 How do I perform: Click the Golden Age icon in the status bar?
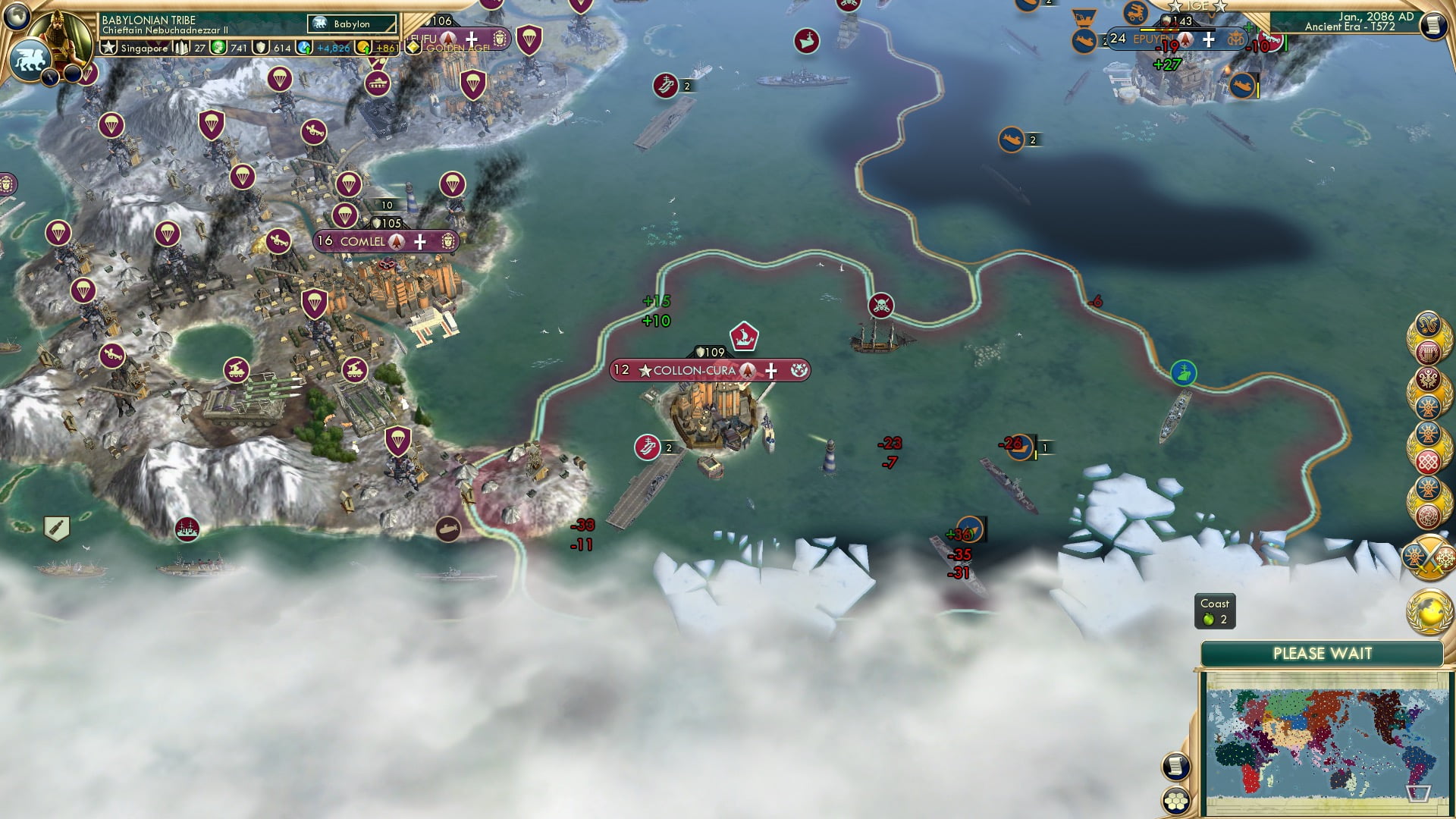pos(413,47)
